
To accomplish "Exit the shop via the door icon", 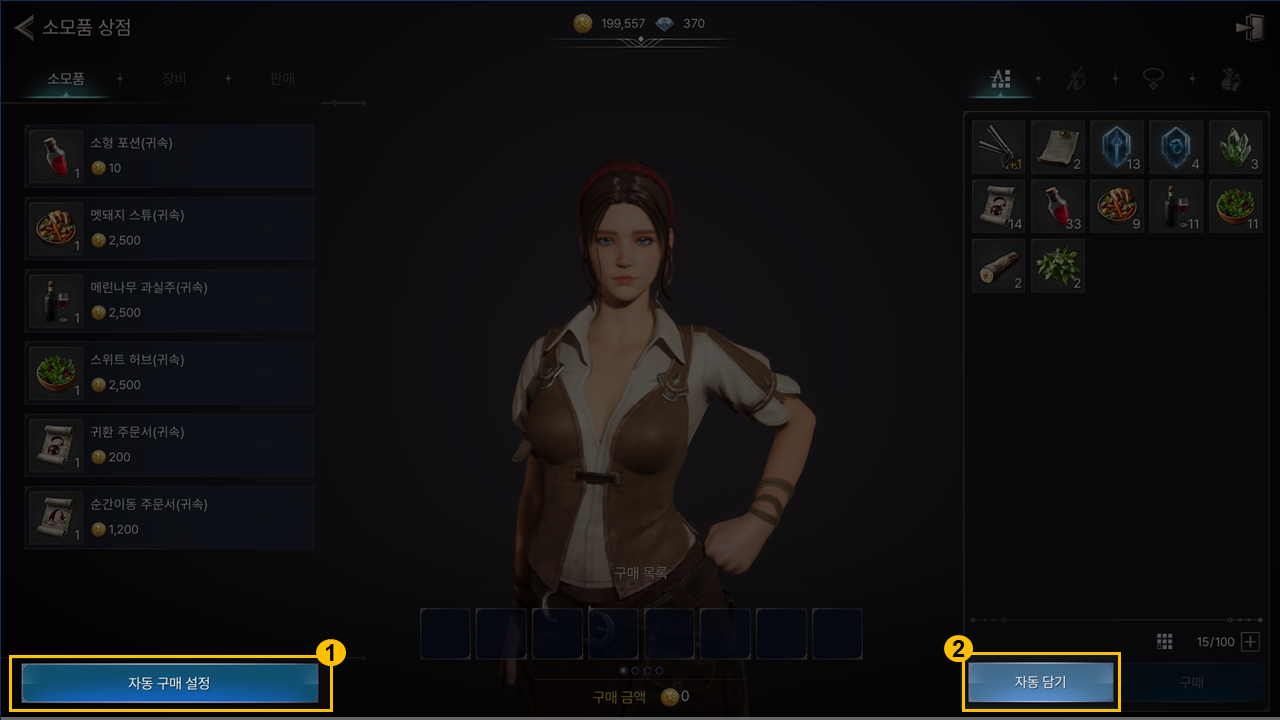I will tap(1250, 28).
